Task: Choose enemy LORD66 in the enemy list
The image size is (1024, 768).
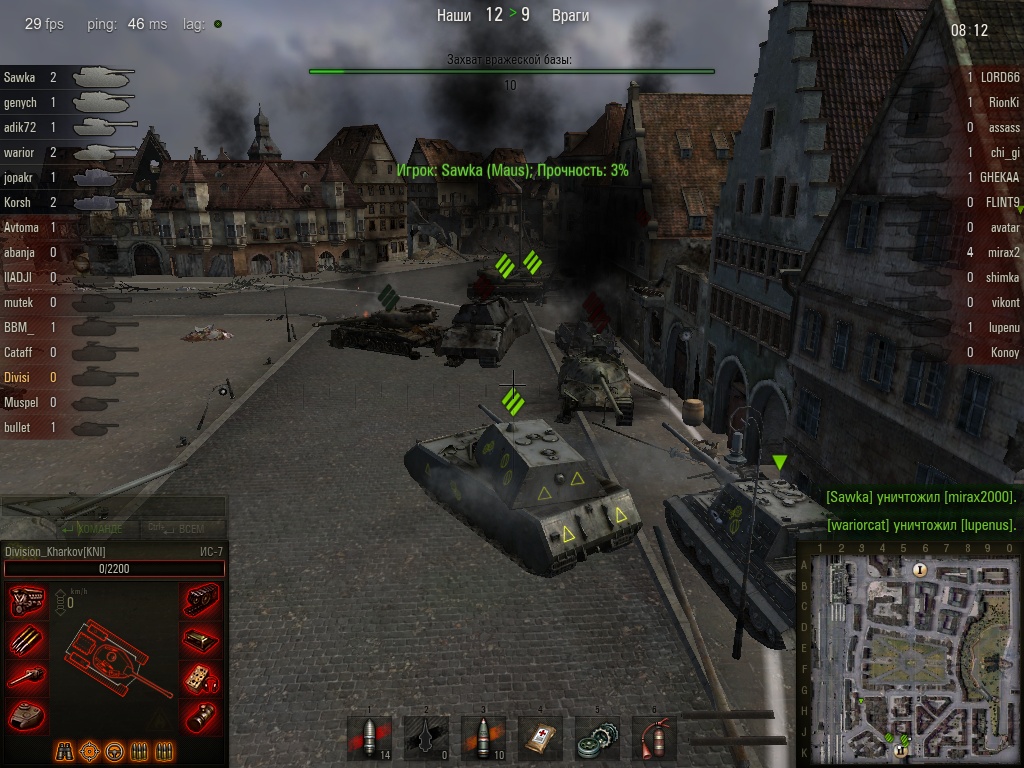Action: point(999,77)
